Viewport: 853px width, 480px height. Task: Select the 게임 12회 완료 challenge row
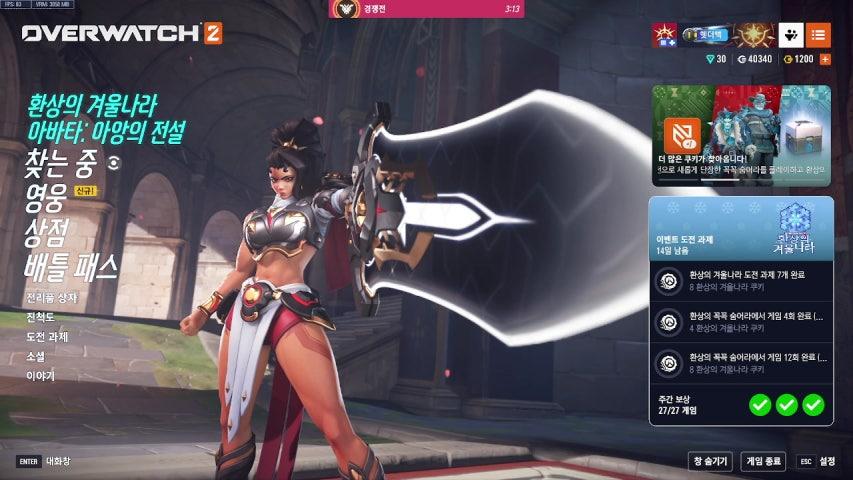point(740,361)
